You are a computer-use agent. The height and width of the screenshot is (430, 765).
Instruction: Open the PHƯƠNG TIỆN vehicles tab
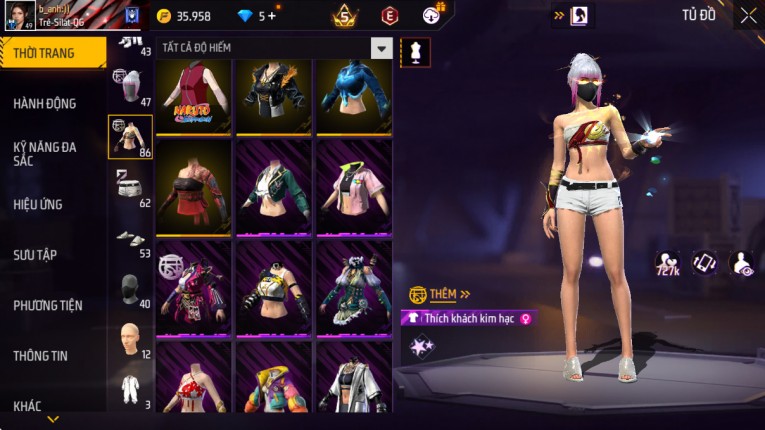48,305
